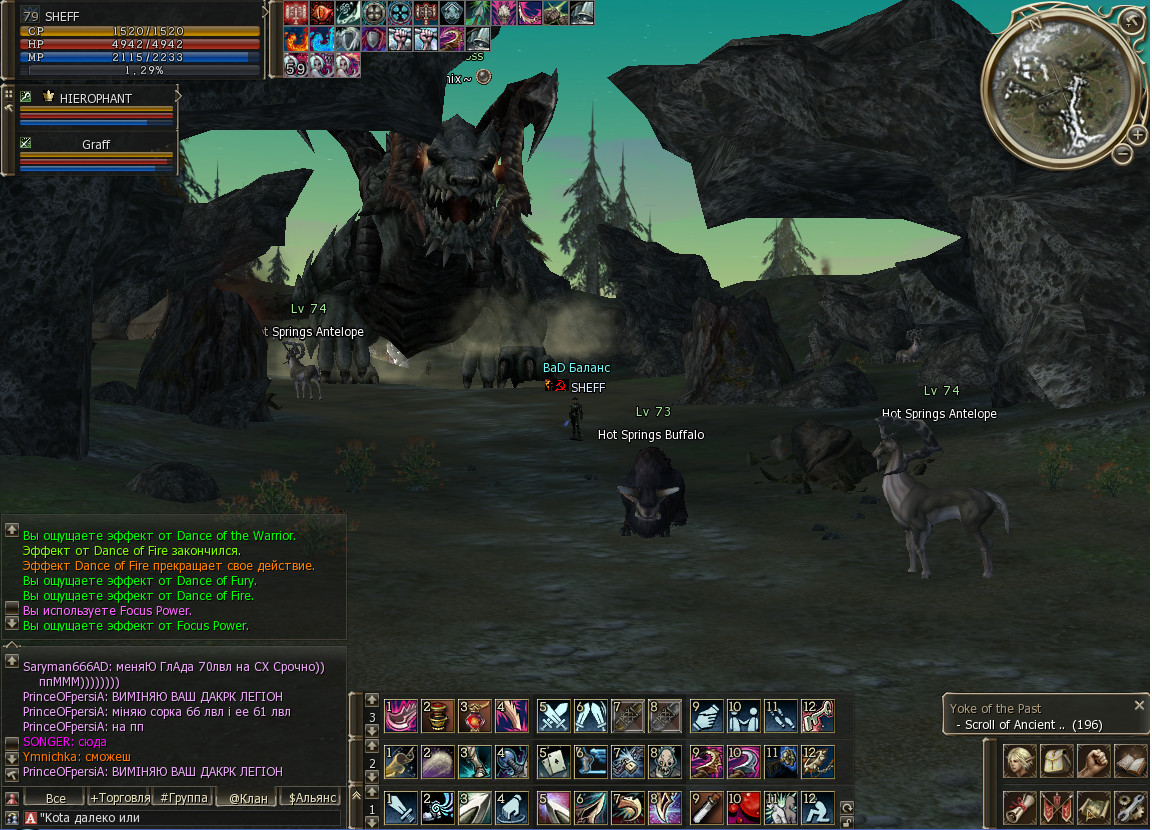Click the chat text input field
1152x830 pixels.
[185, 818]
